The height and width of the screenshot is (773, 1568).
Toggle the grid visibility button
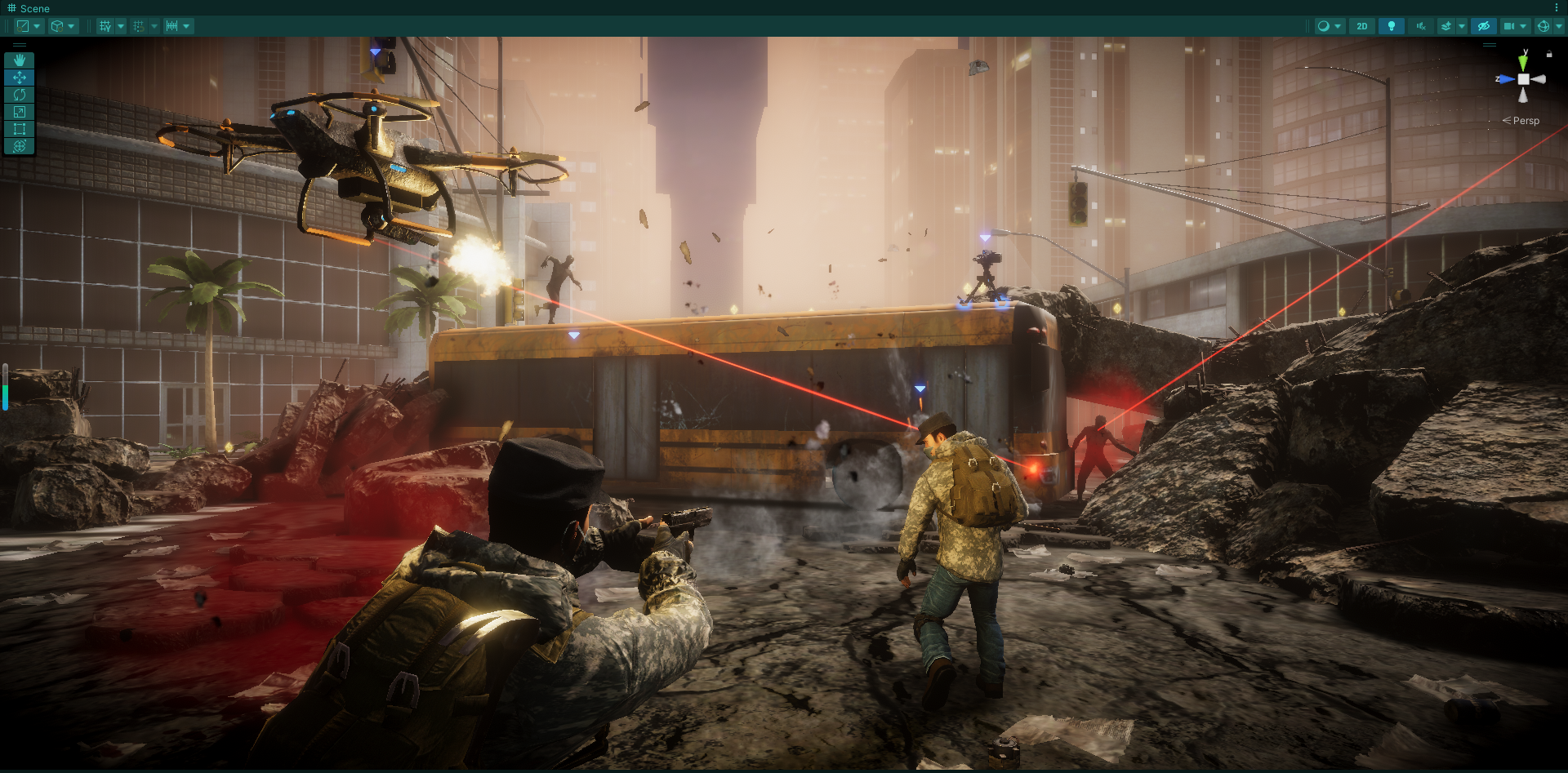[x=105, y=26]
